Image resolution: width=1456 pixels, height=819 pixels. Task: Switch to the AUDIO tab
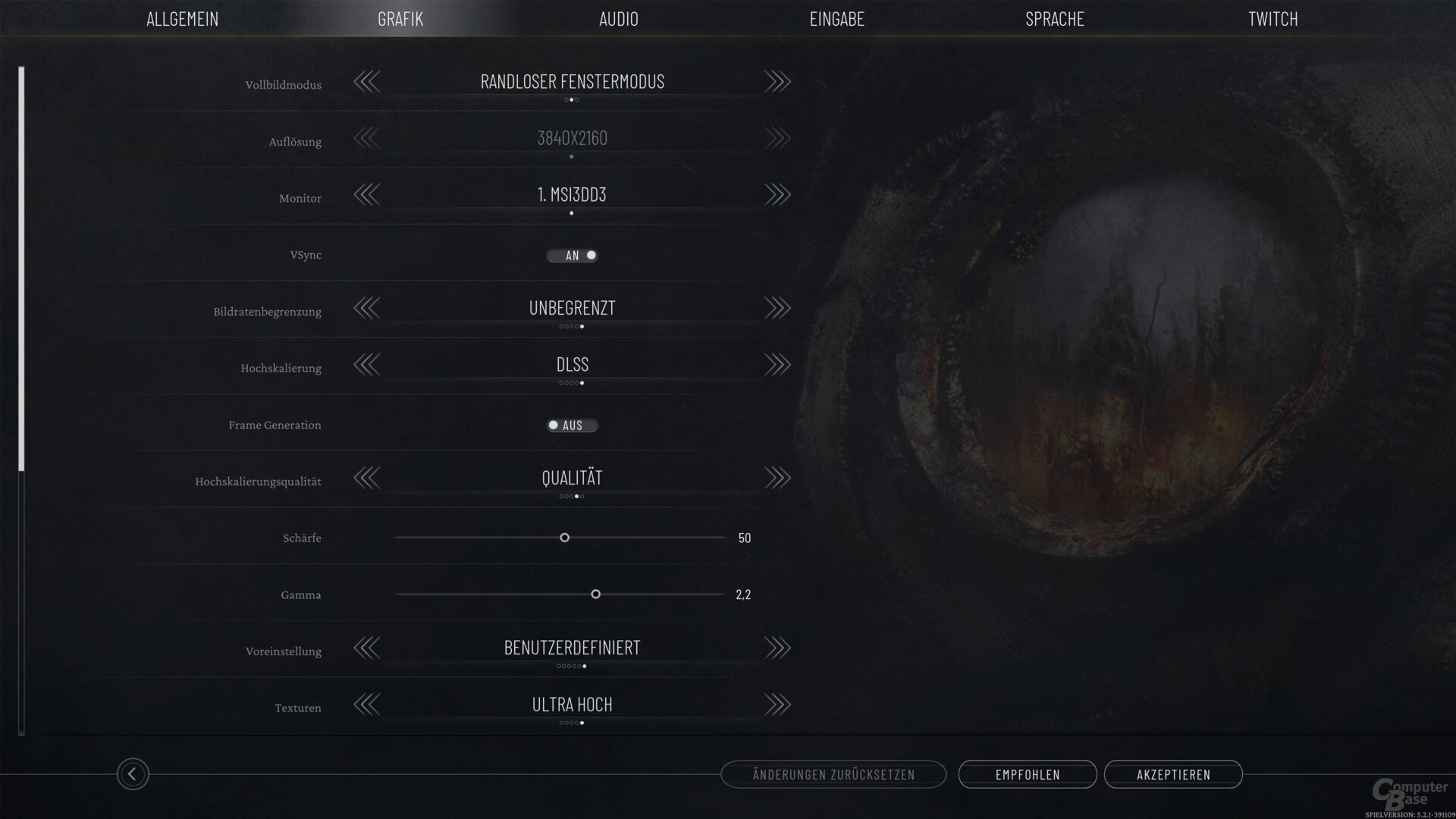[x=619, y=19]
